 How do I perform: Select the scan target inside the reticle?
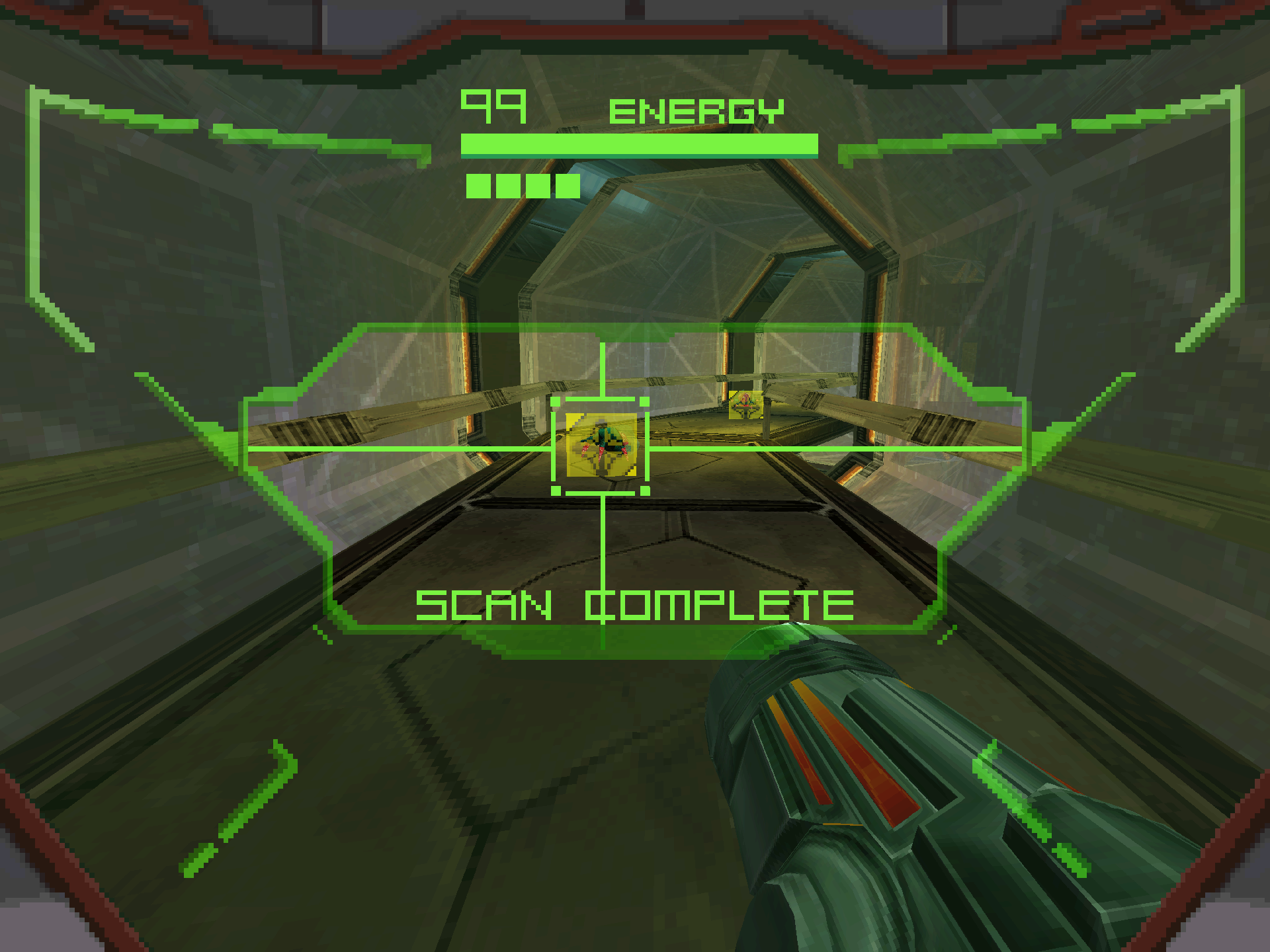(x=601, y=445)
